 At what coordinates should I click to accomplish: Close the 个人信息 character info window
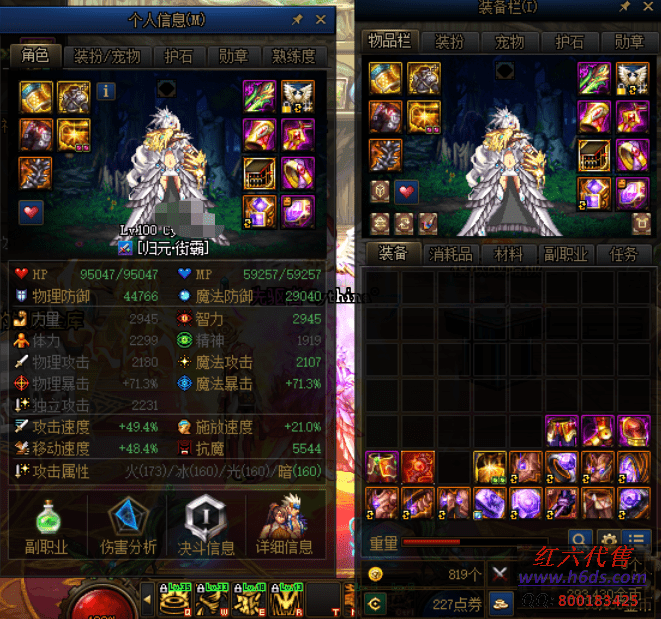[321, 19]
